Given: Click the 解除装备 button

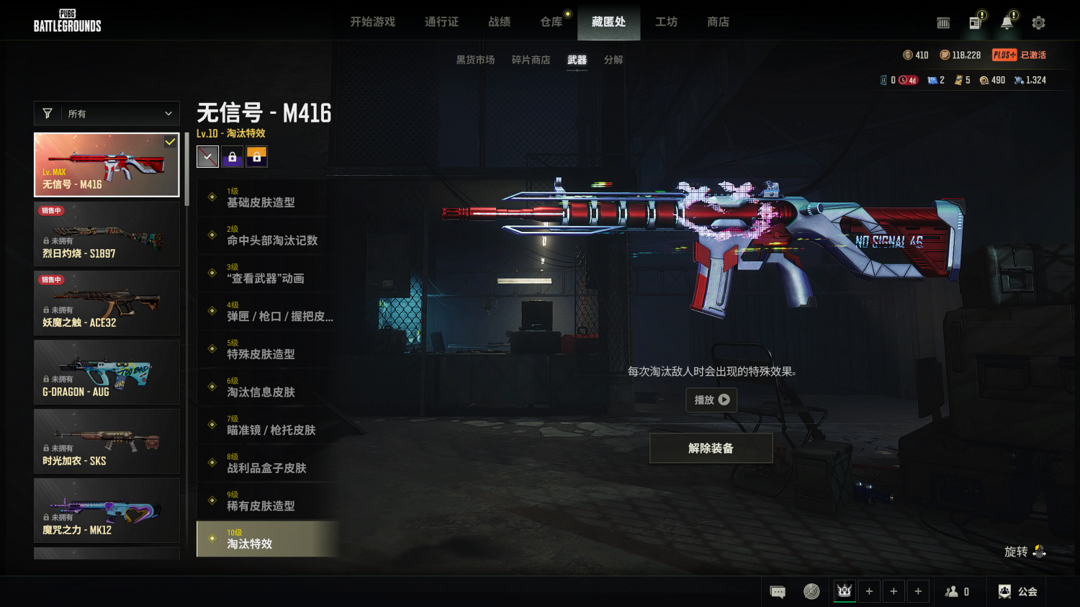Looking at the screenshot, I should [x=711, y=448].
